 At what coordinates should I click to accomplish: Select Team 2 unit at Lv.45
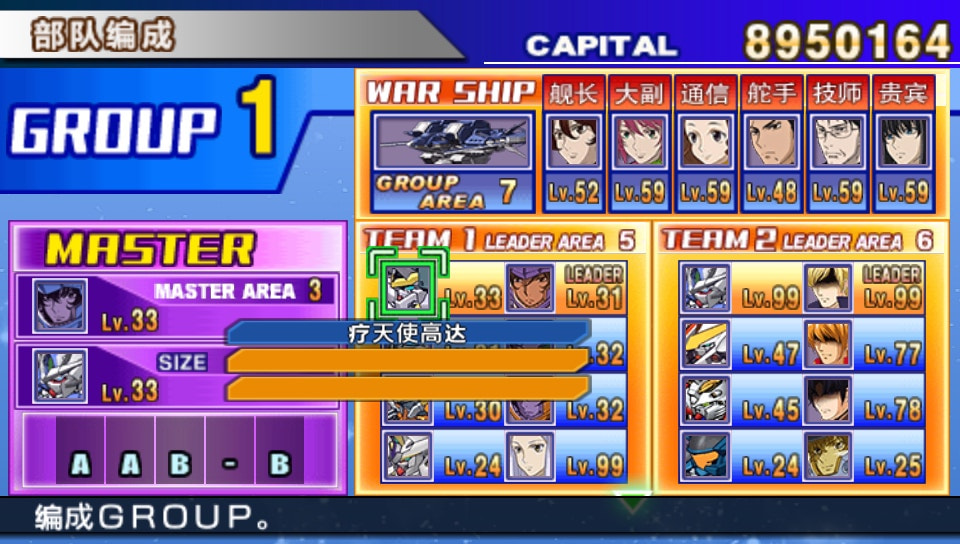point(706,400)
